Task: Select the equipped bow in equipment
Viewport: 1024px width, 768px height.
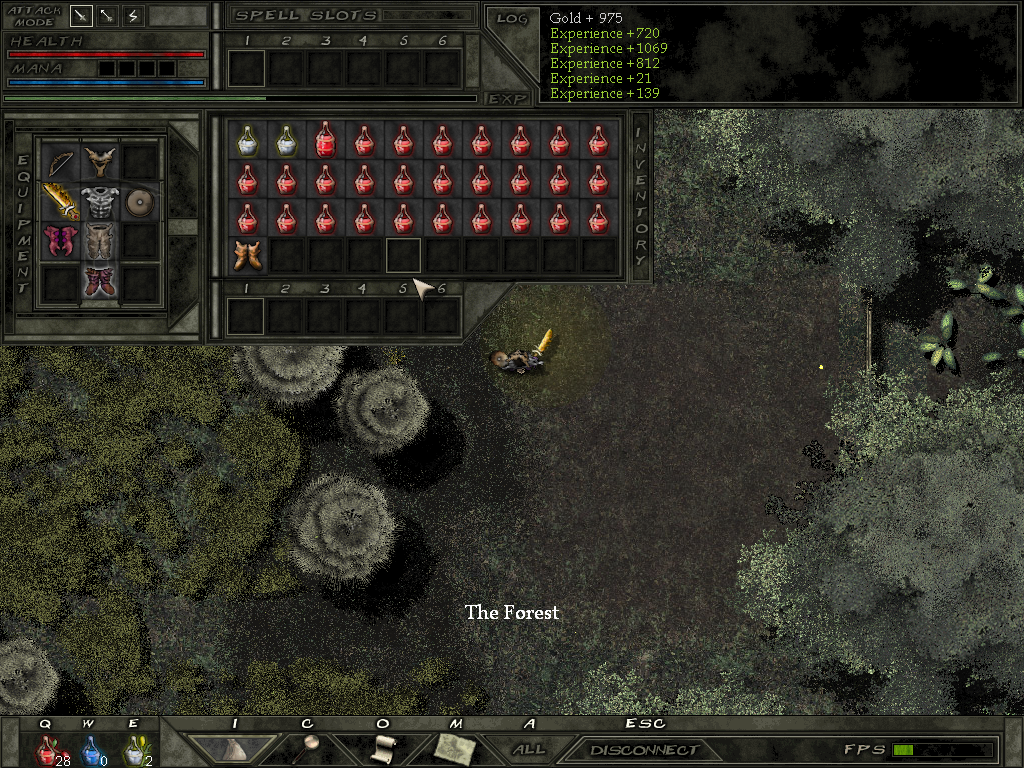Action: 60,162
